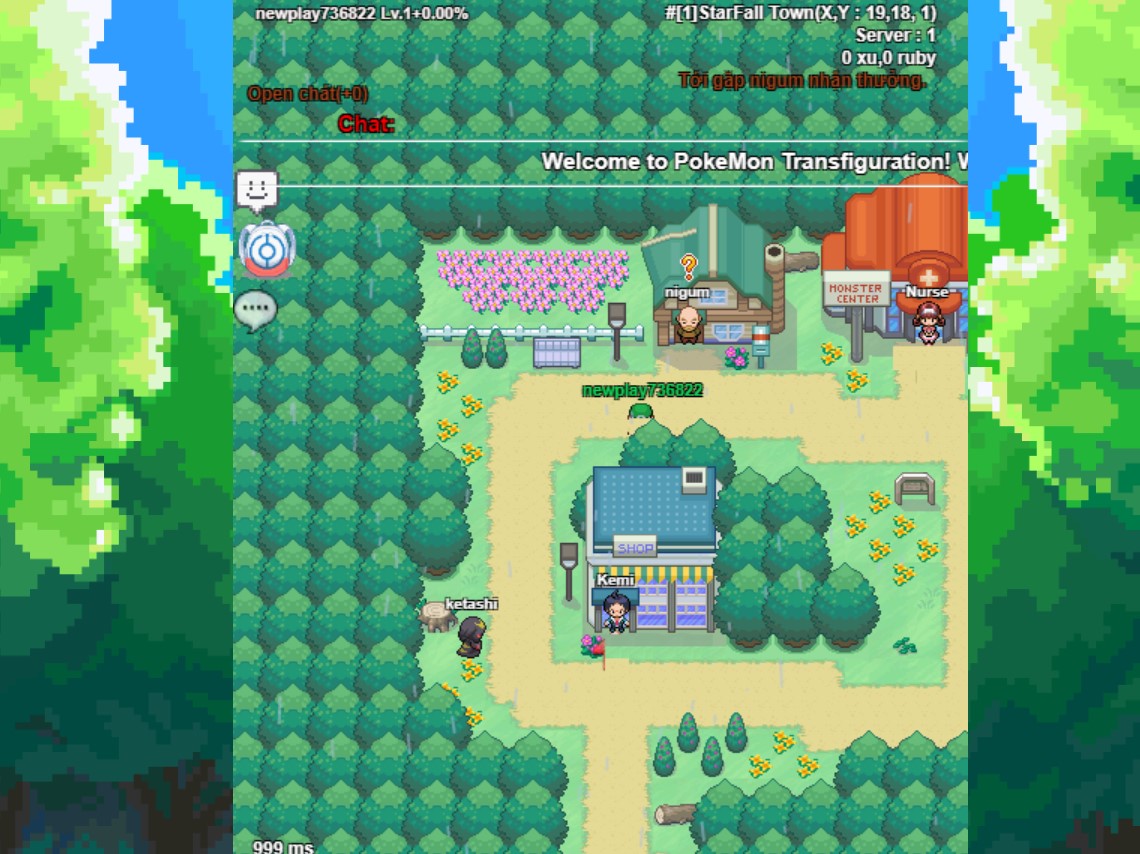This screenshot has height=854, width=1140.
Task: Click the speech bubble with dots icon
Action: click(255, 309)
